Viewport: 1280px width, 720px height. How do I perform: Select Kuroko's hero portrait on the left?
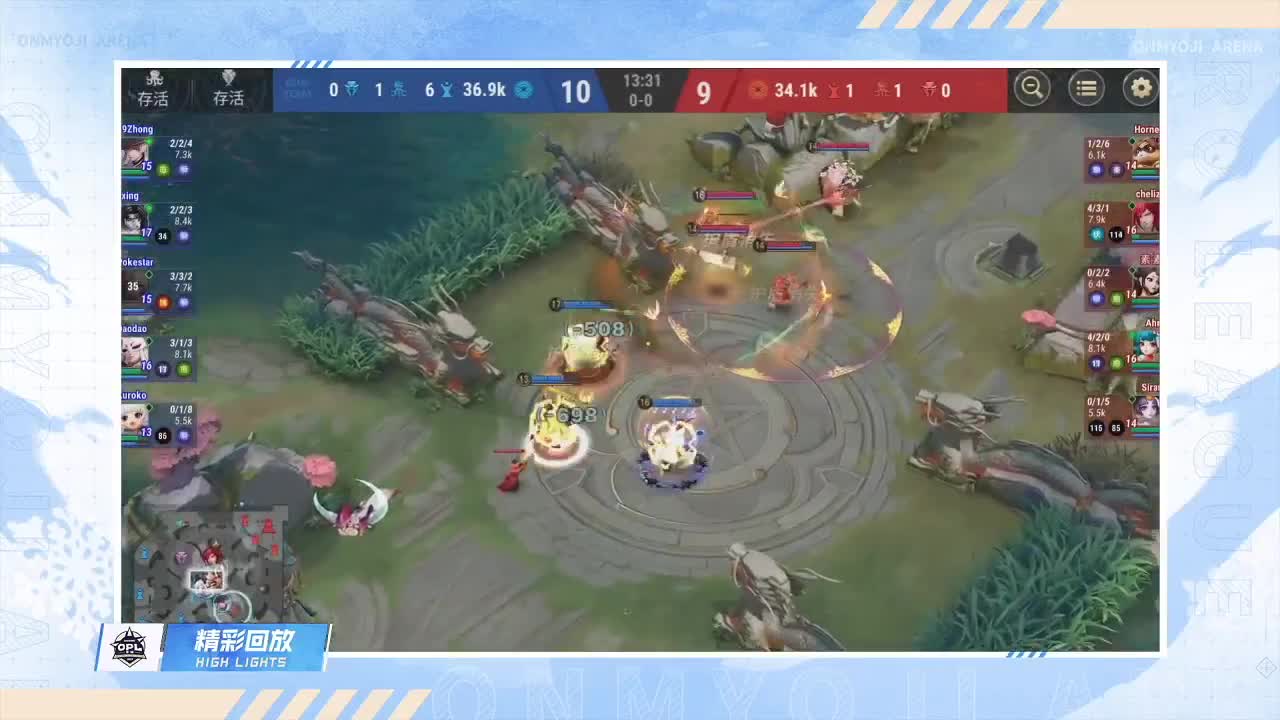(135, 420)
